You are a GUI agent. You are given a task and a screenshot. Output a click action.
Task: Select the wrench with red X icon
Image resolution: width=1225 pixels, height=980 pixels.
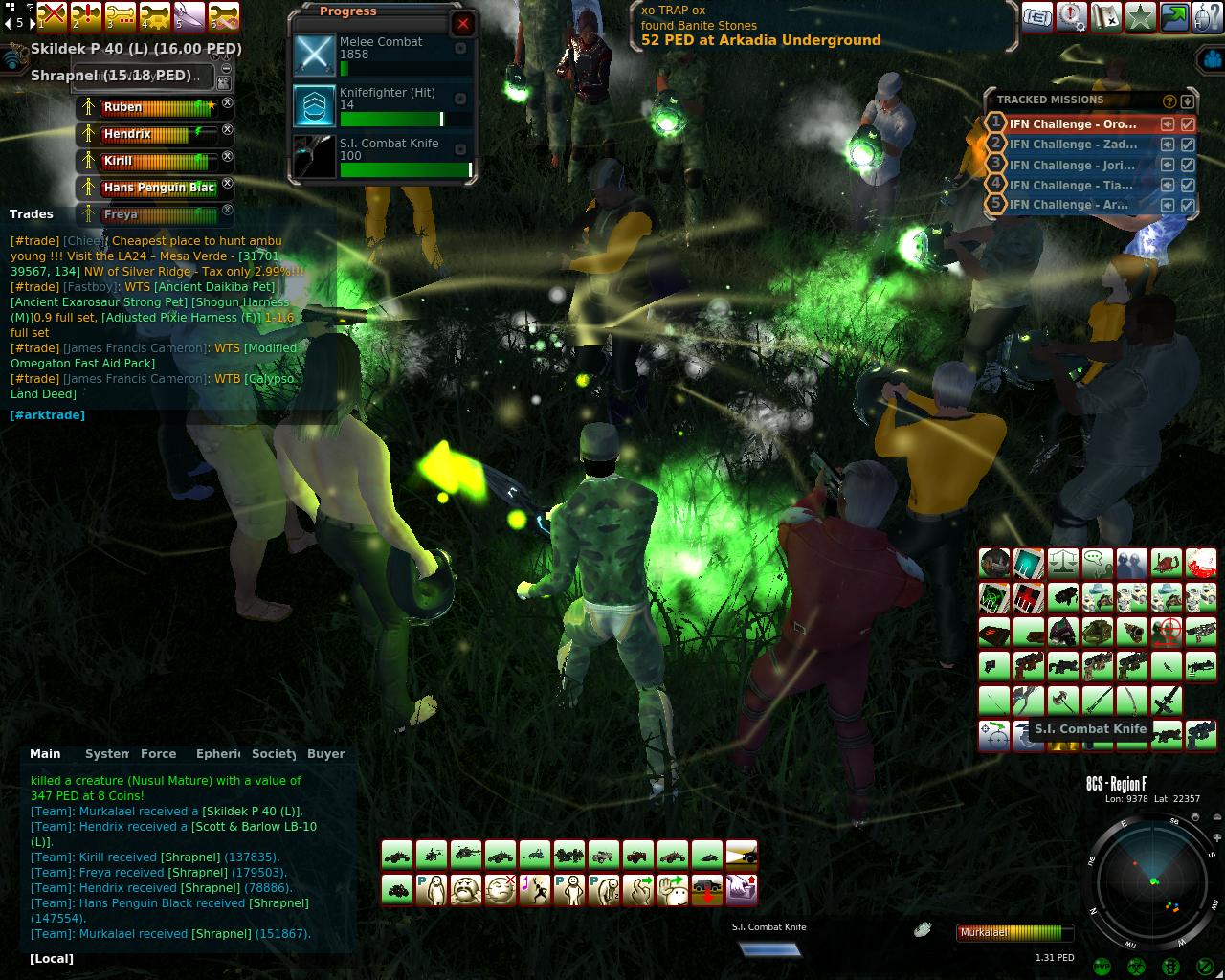tap(53, 16)
